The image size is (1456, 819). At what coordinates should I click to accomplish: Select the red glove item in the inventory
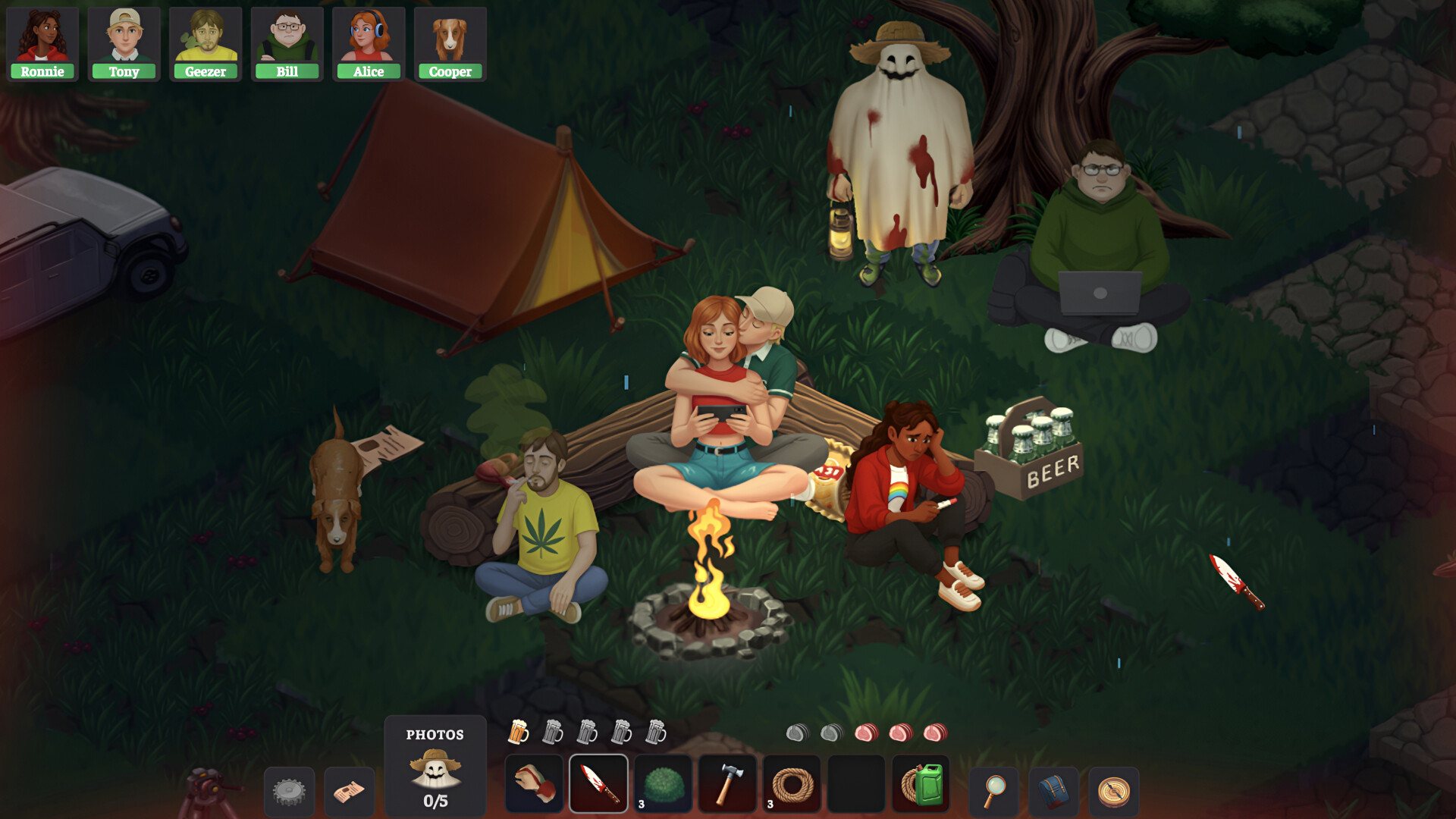point(535,785)
